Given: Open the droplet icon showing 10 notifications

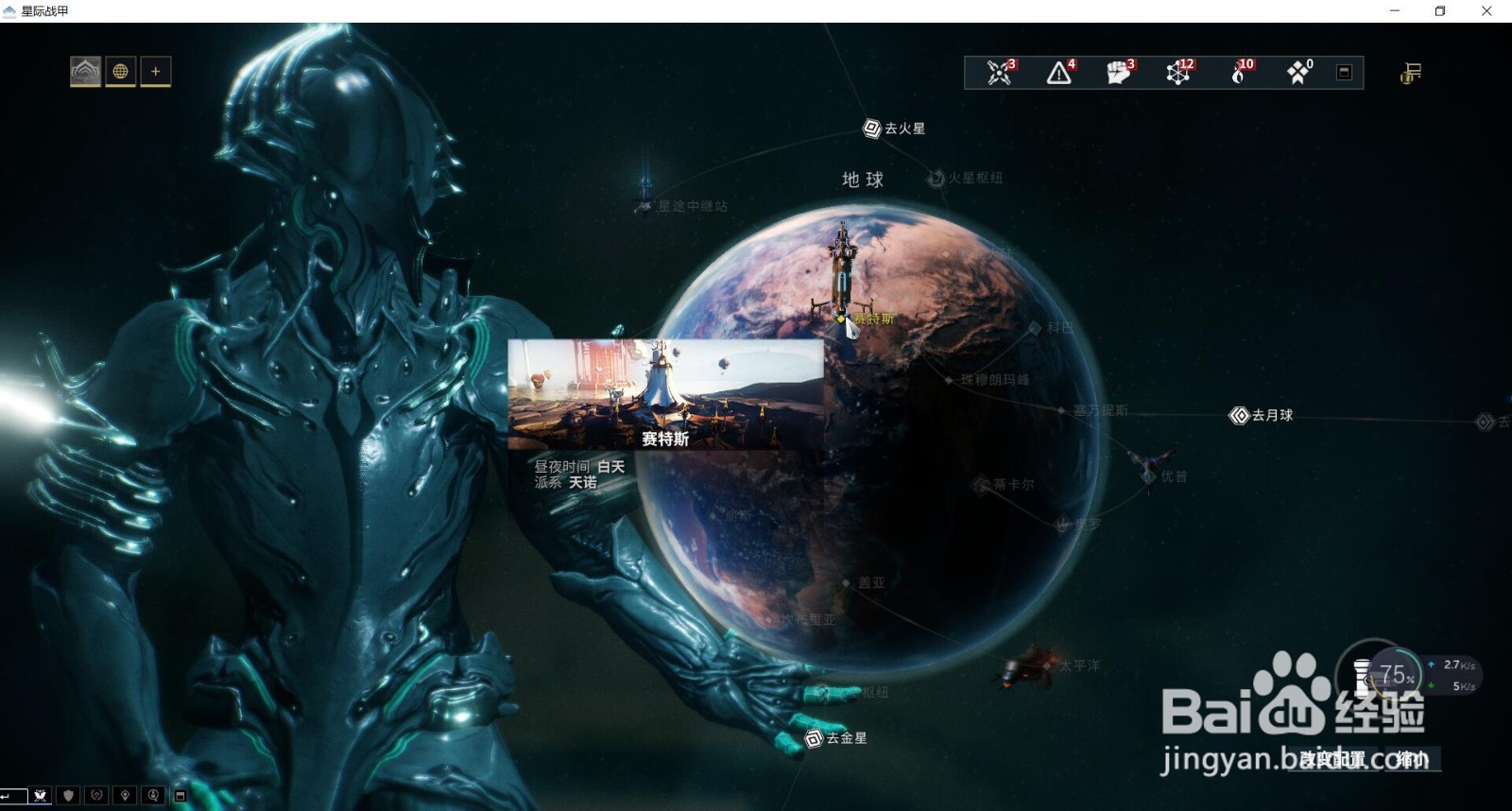Looking at the screenshot, I should (1238, 73).
